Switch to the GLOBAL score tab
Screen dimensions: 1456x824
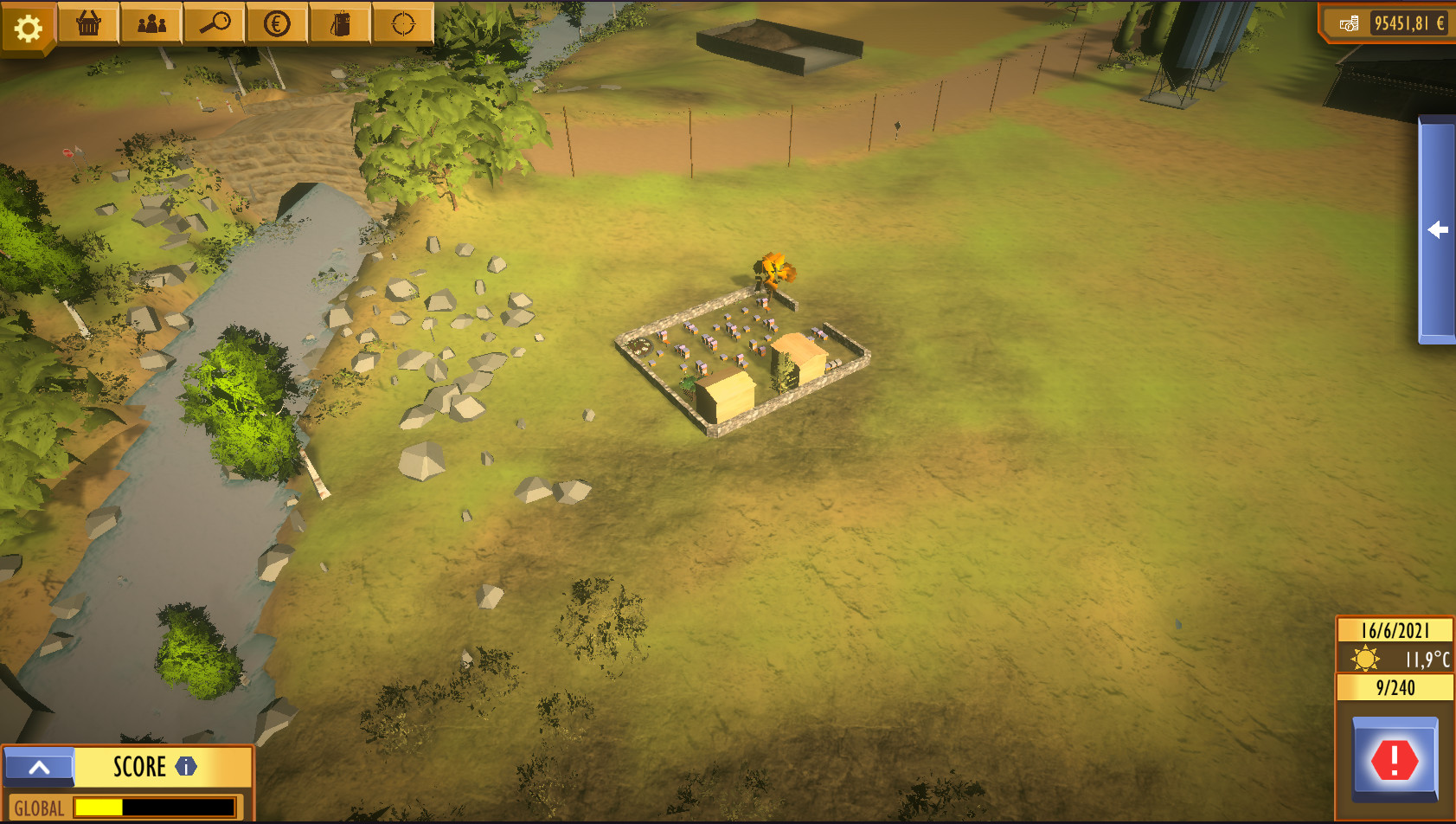[39, 807]
